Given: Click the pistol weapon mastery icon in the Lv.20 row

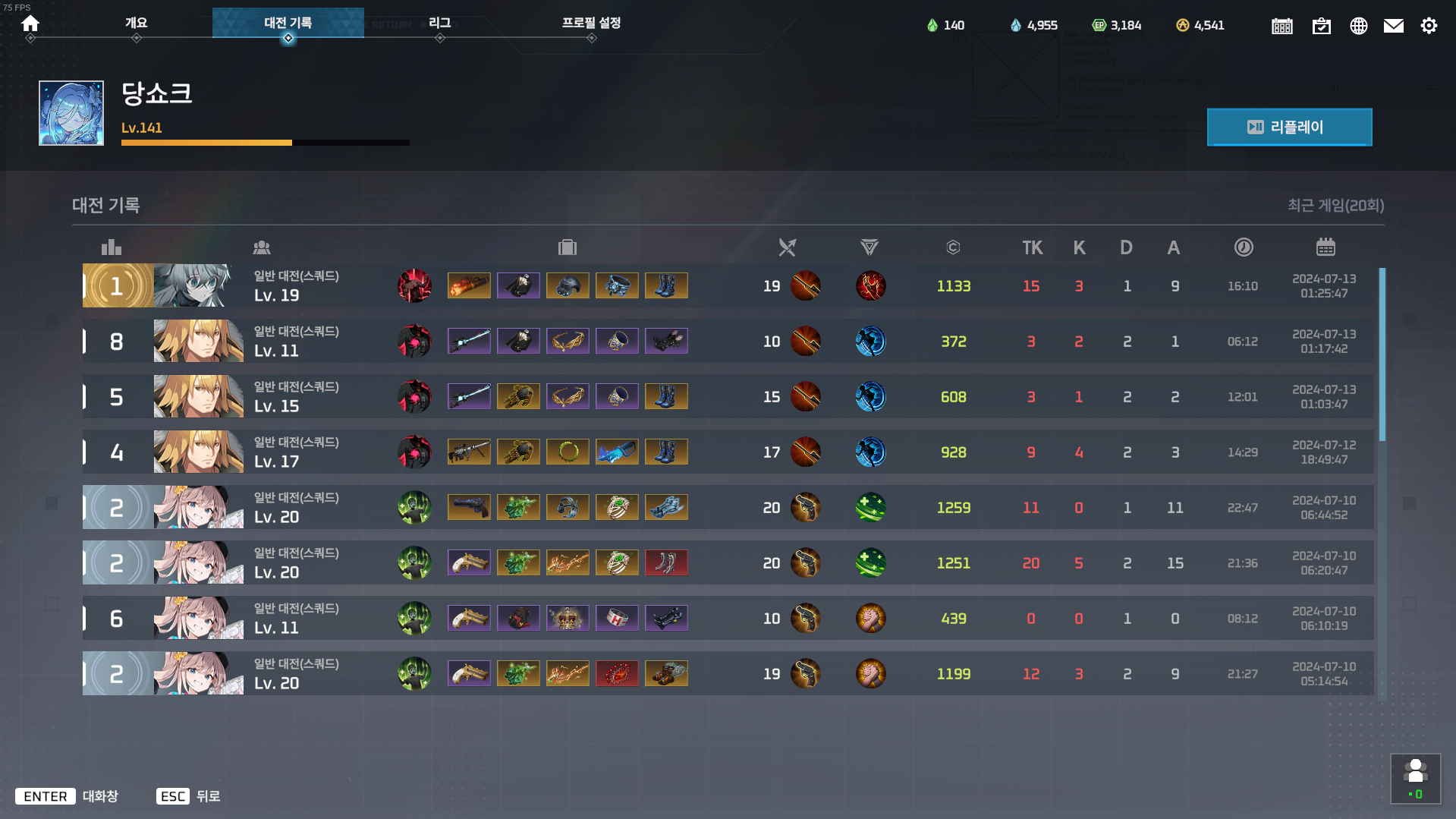Looking at the screenshot, I should (x=807, y=507).
